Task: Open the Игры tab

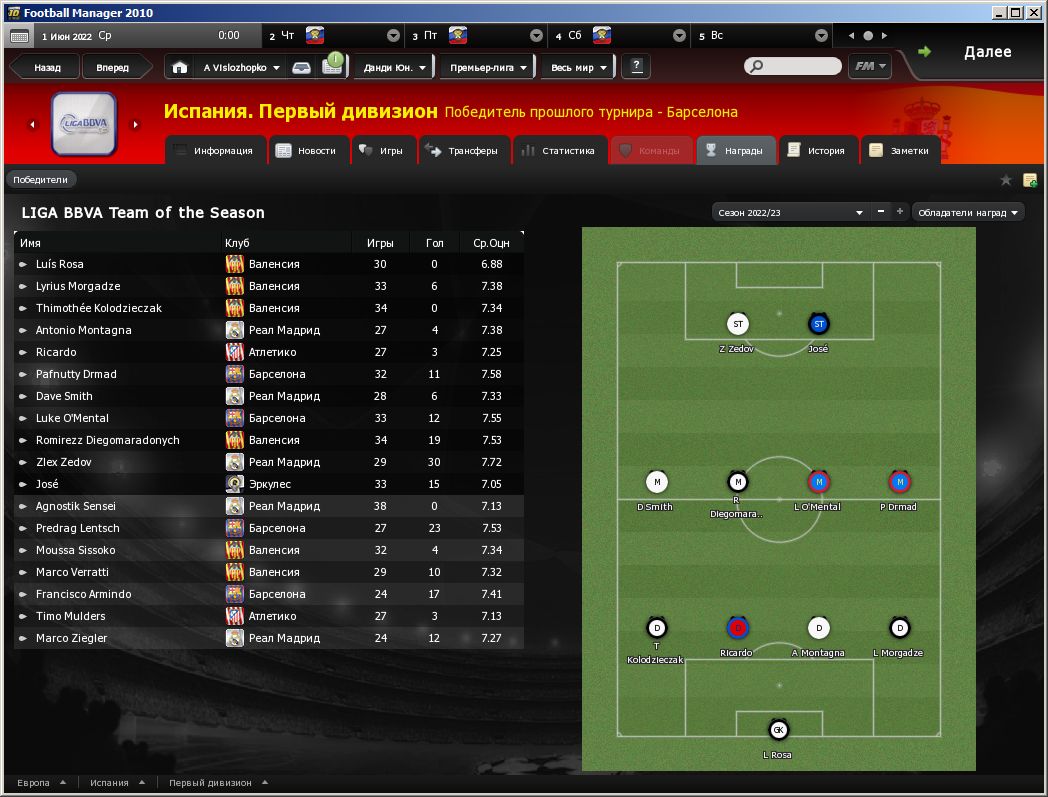Action: (381, 151)
